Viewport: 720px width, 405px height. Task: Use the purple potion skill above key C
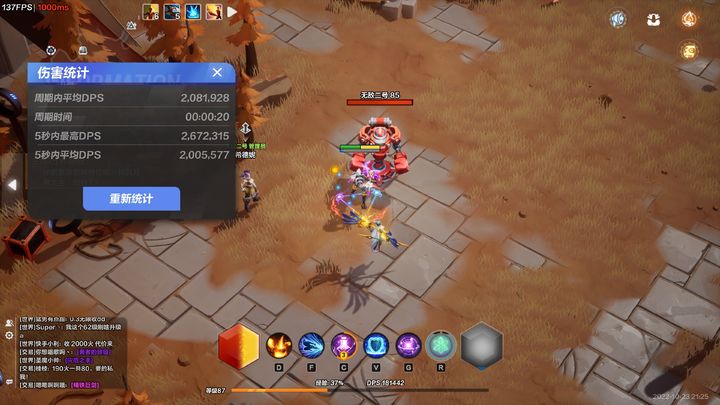point(344,346)
